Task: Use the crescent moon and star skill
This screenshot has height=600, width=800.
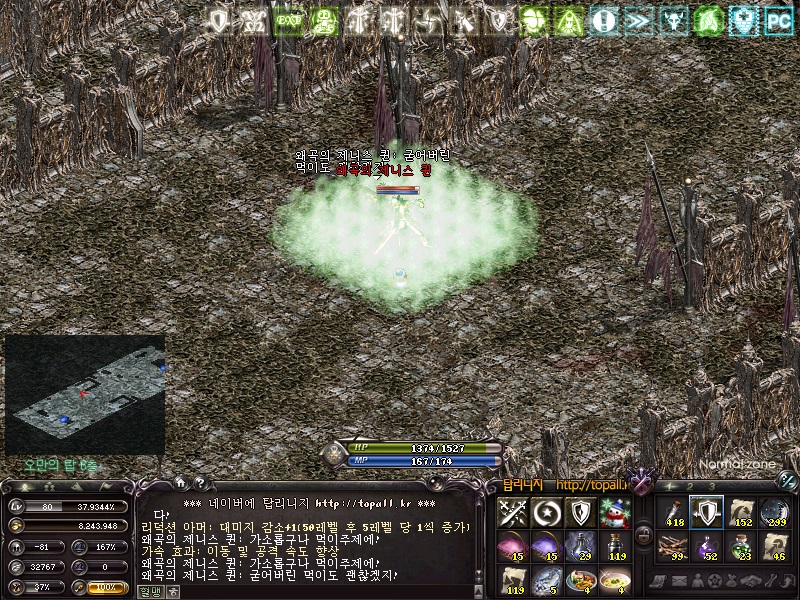Action: 546,513
